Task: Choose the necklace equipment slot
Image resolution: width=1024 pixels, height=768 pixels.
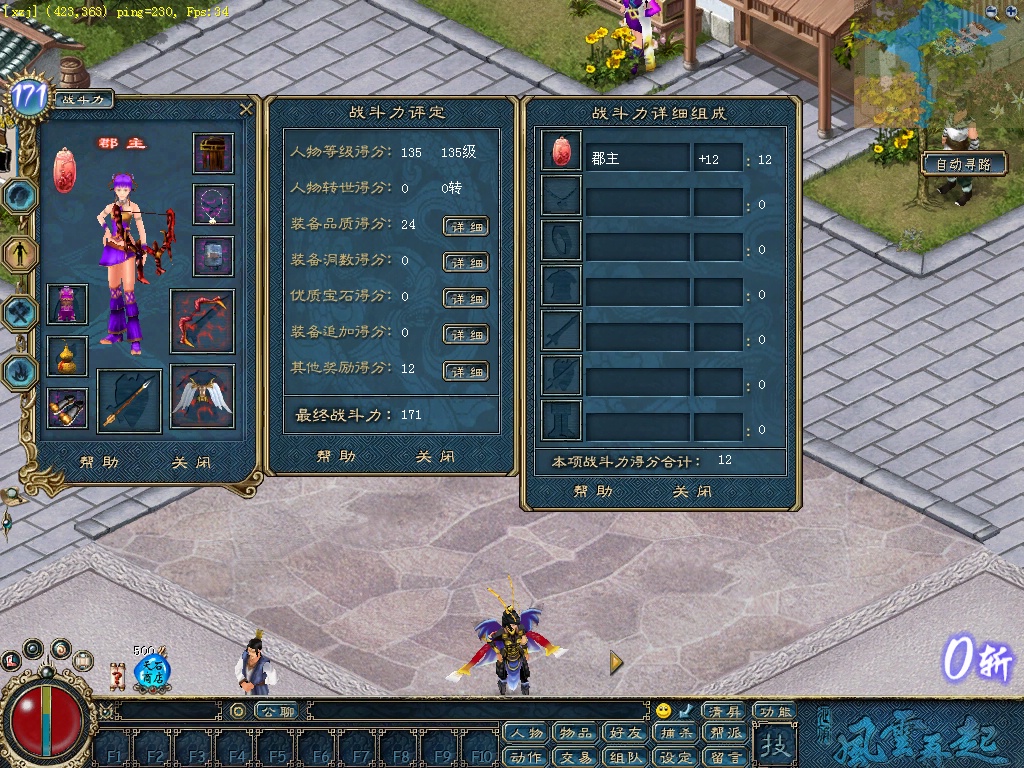Action: click(213, 205)
